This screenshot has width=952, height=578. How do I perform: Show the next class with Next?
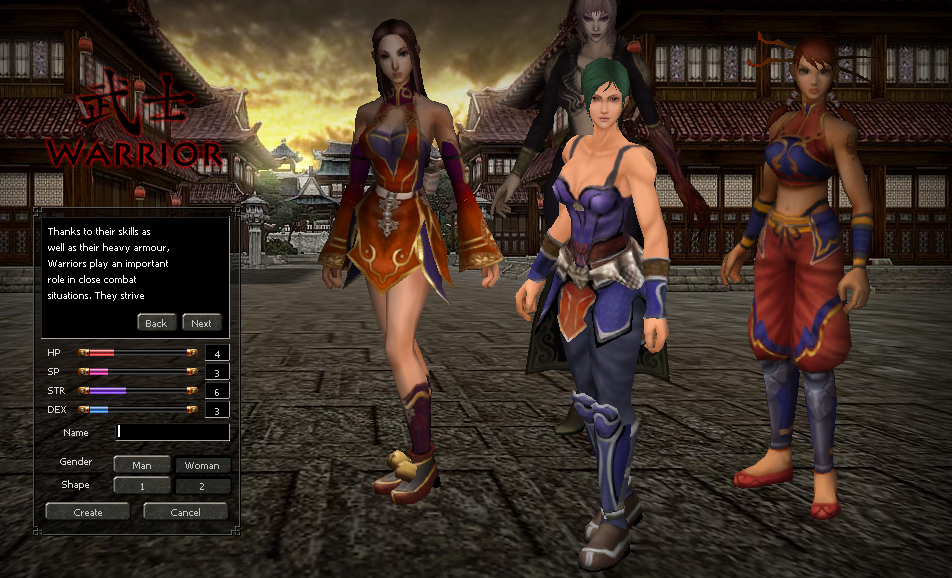[201, 323]
